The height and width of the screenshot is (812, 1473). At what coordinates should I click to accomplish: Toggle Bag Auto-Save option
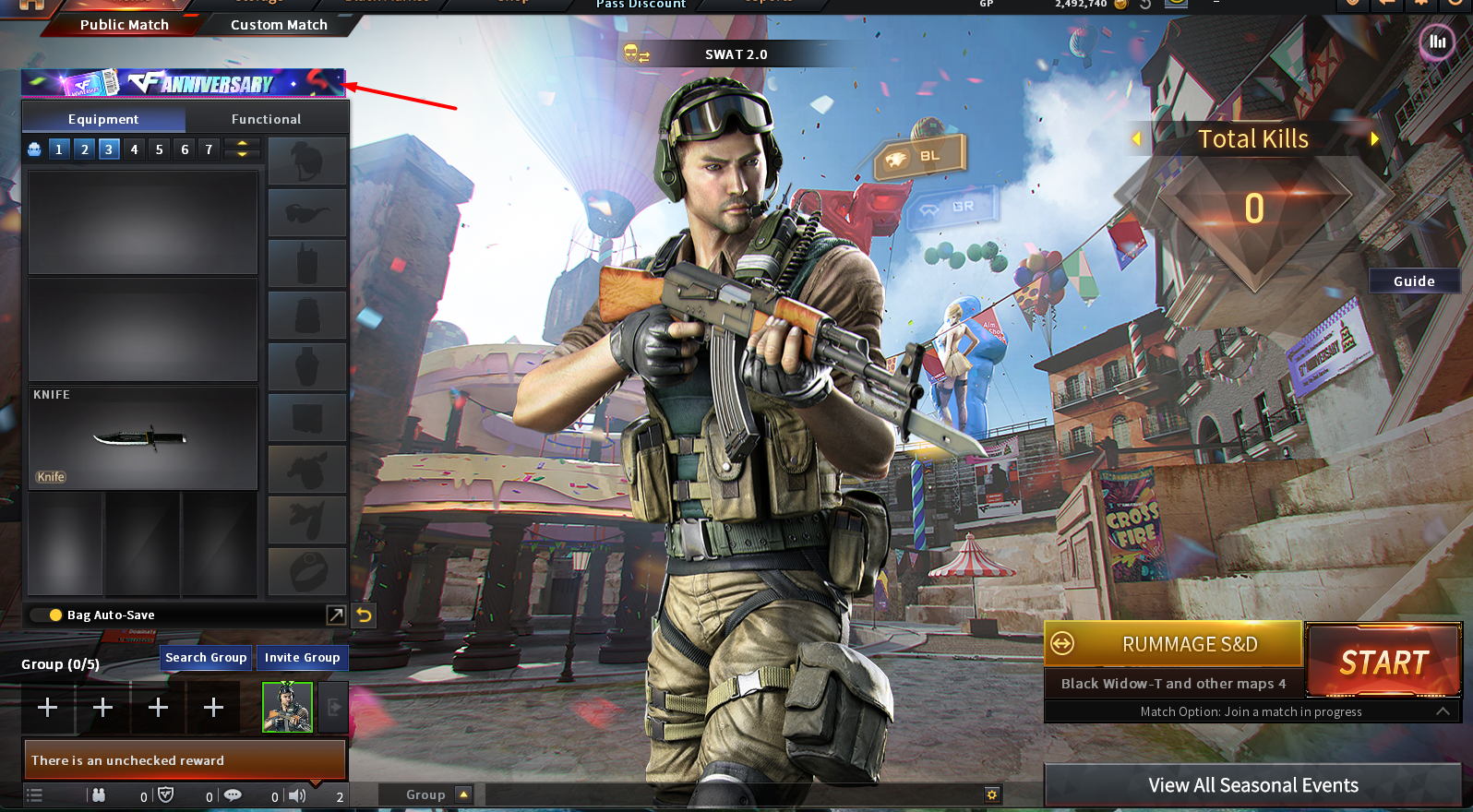pyautogui.click(x=56, y=615)
